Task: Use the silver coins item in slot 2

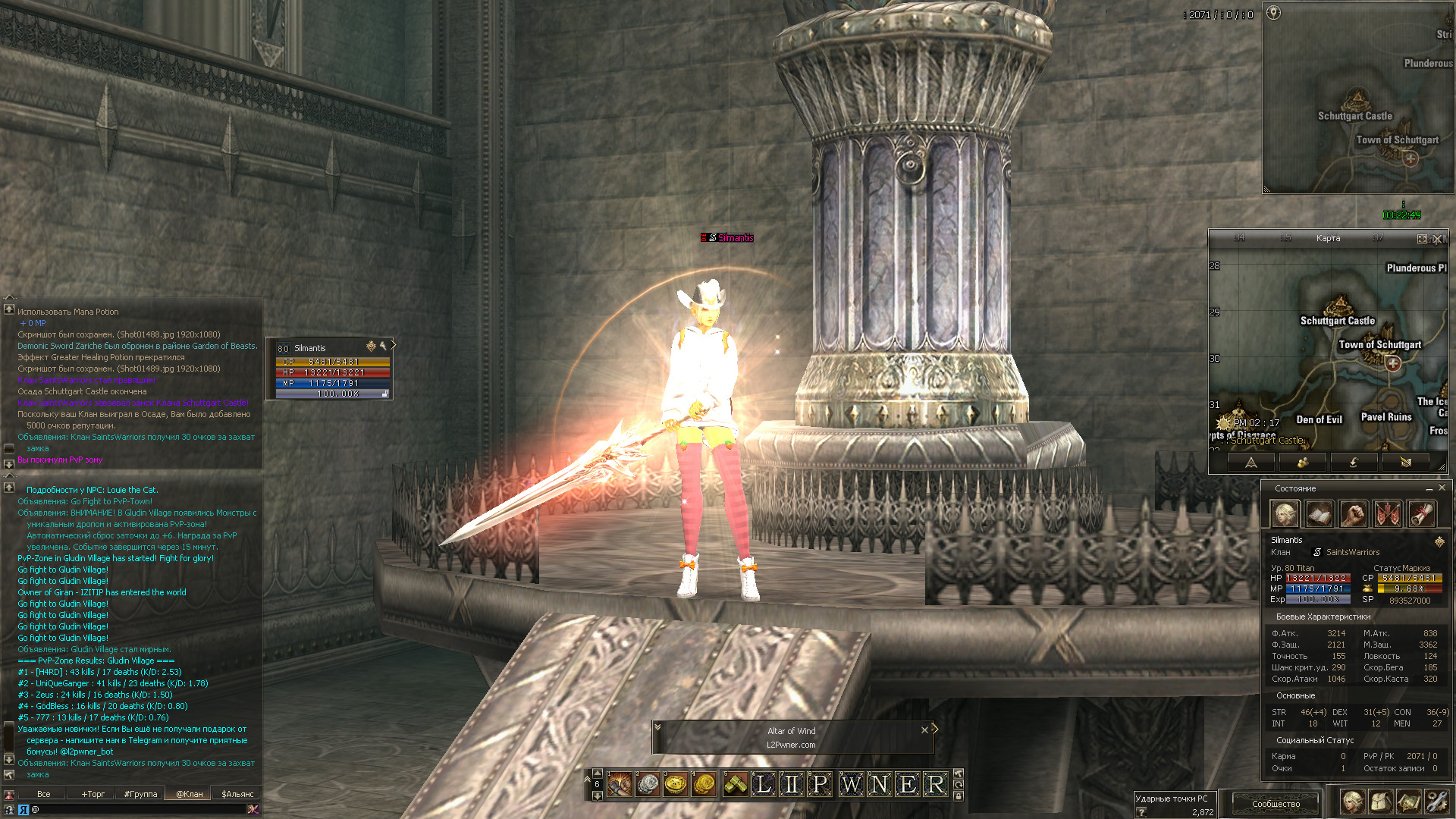Action: 648,784
